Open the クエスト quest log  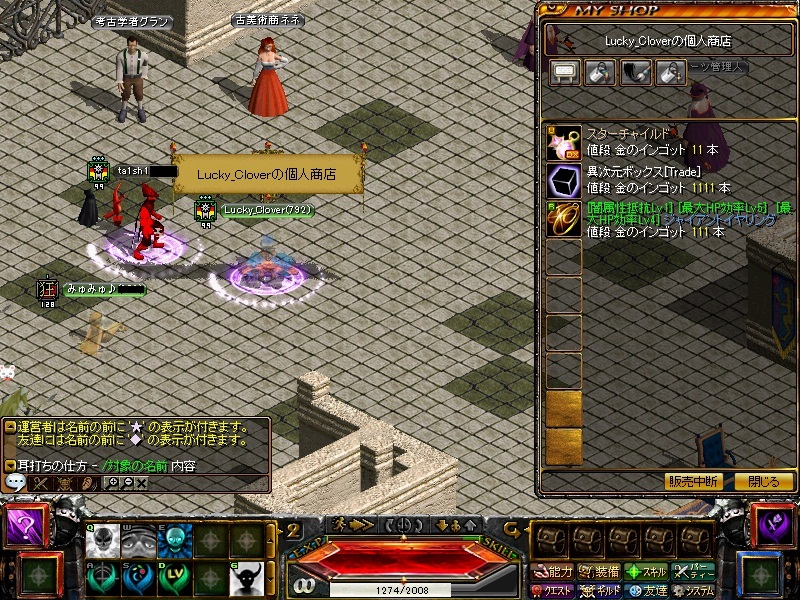[x=552, y=590]
